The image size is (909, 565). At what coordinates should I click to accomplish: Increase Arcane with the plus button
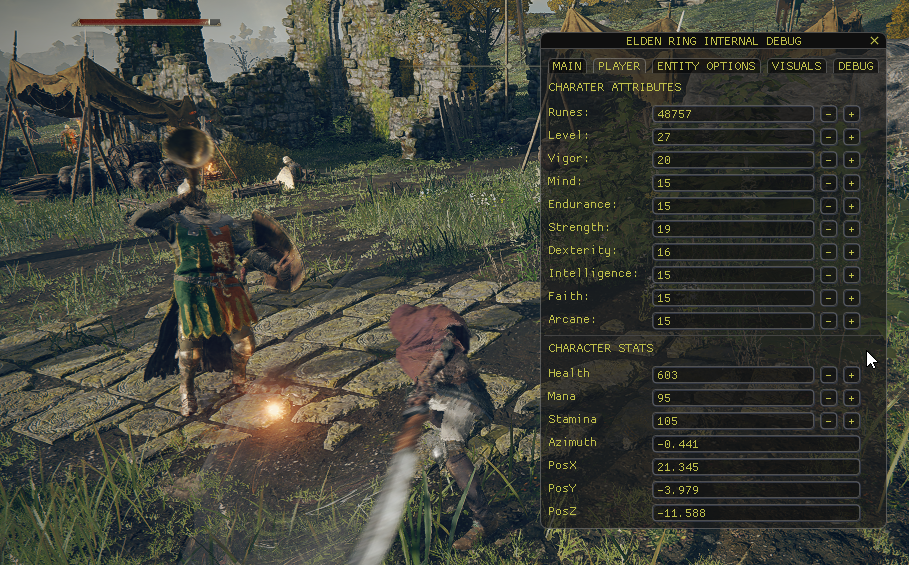pyautogui.click(x=851, y=321)
